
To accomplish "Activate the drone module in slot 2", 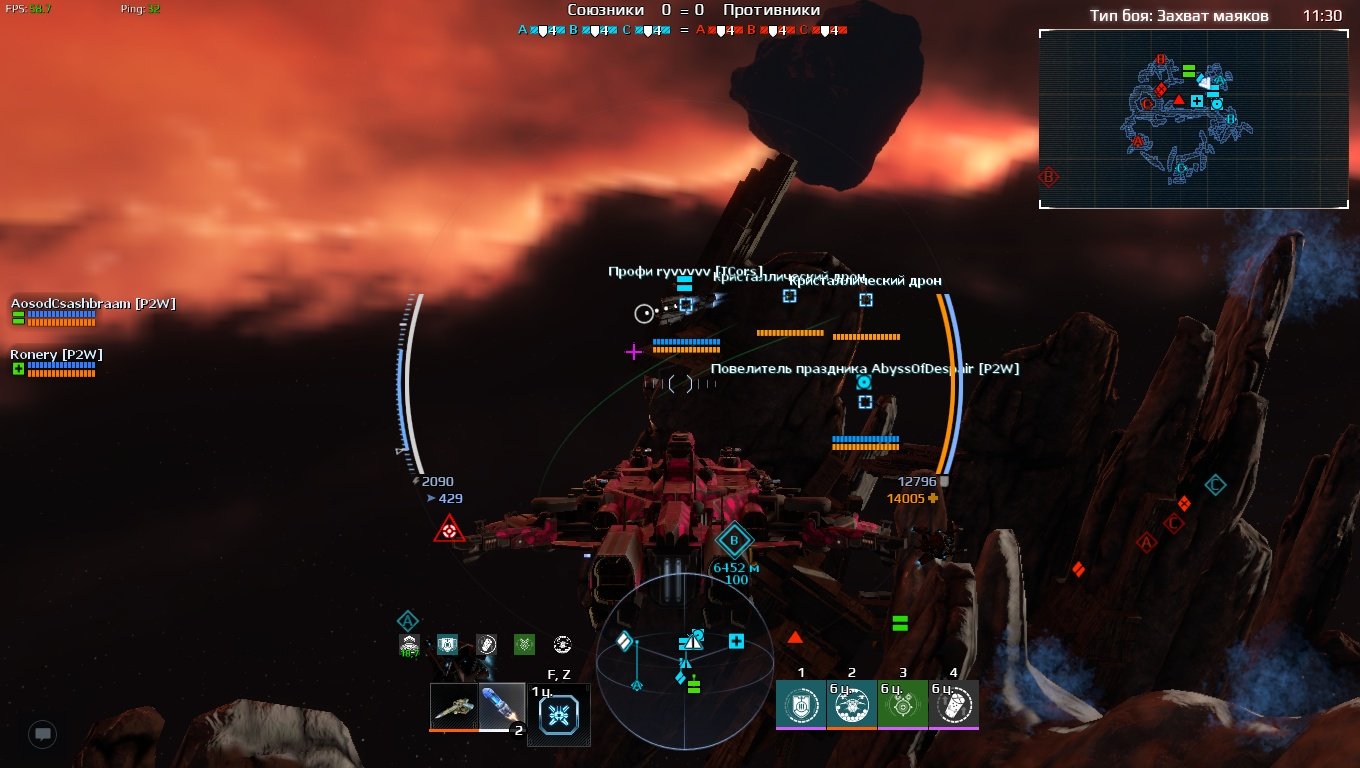I will pos(852,704).
